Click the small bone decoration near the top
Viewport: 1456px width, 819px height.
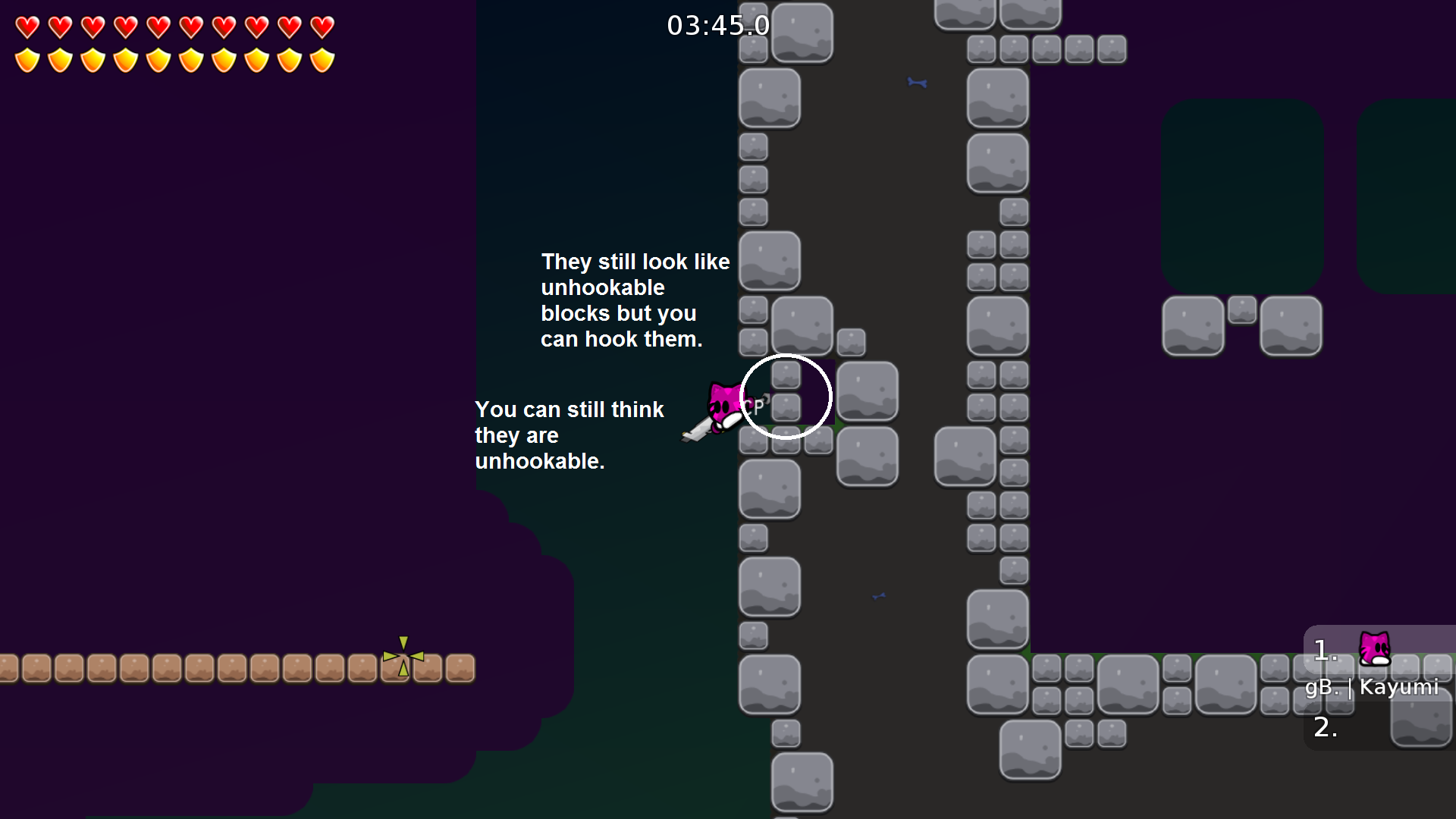pyautogui.click(x=916, y=83)
